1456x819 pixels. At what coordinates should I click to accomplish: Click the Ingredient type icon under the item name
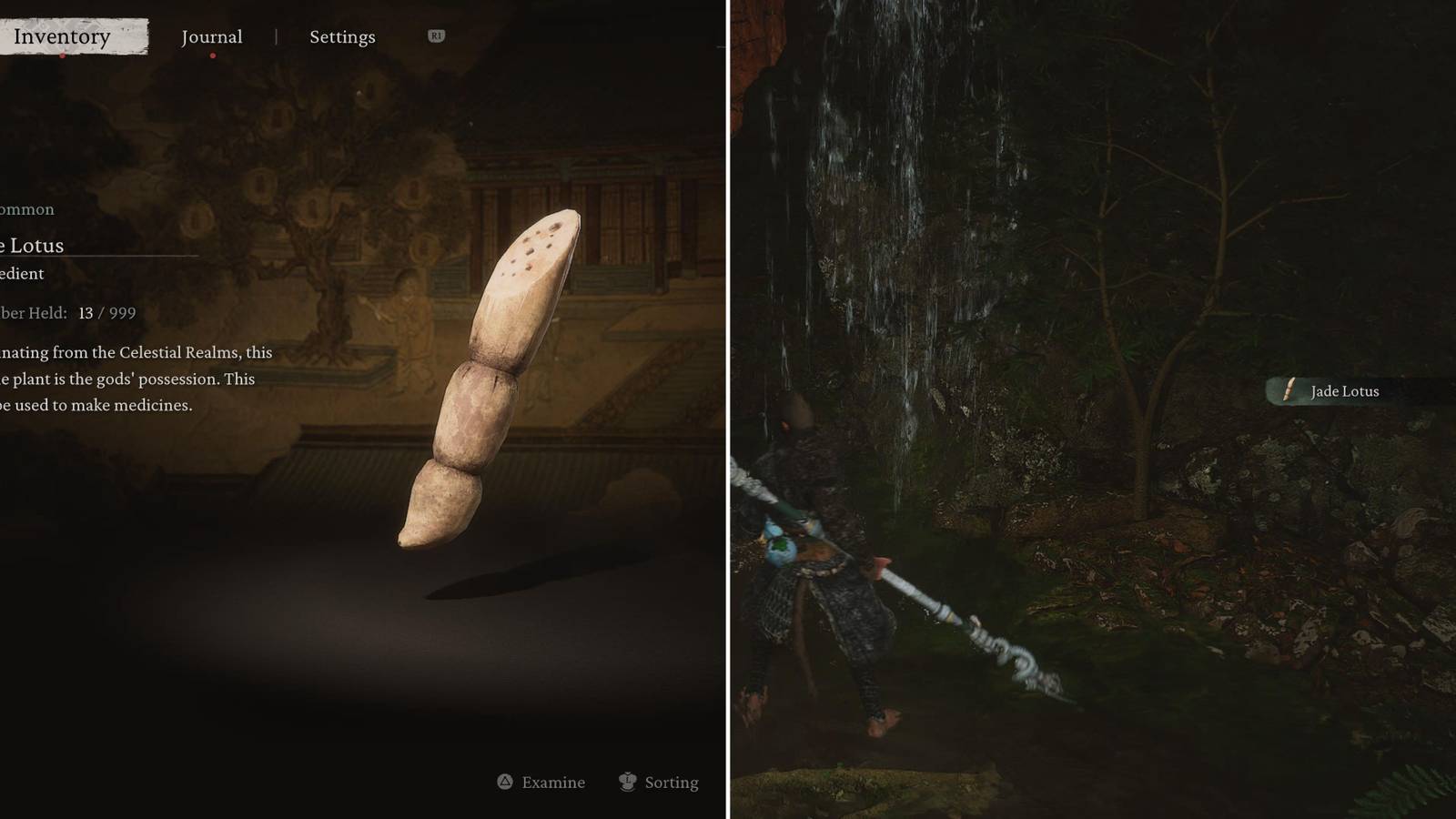click(23, 274)
